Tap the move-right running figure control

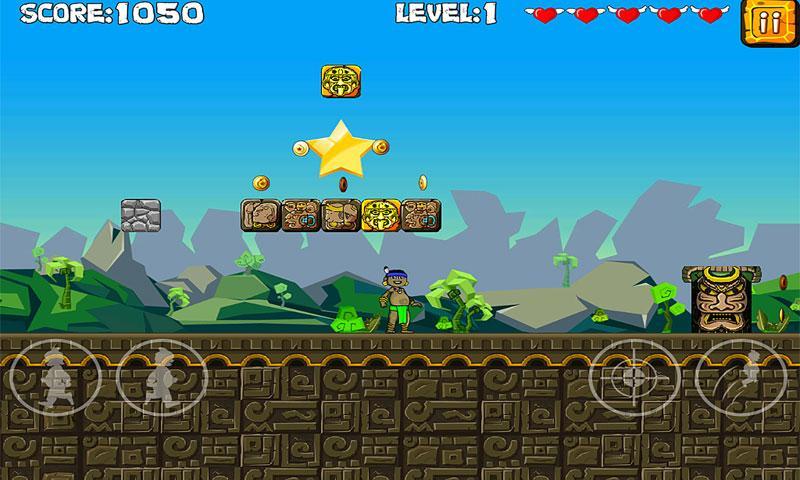tap(161, 379)
